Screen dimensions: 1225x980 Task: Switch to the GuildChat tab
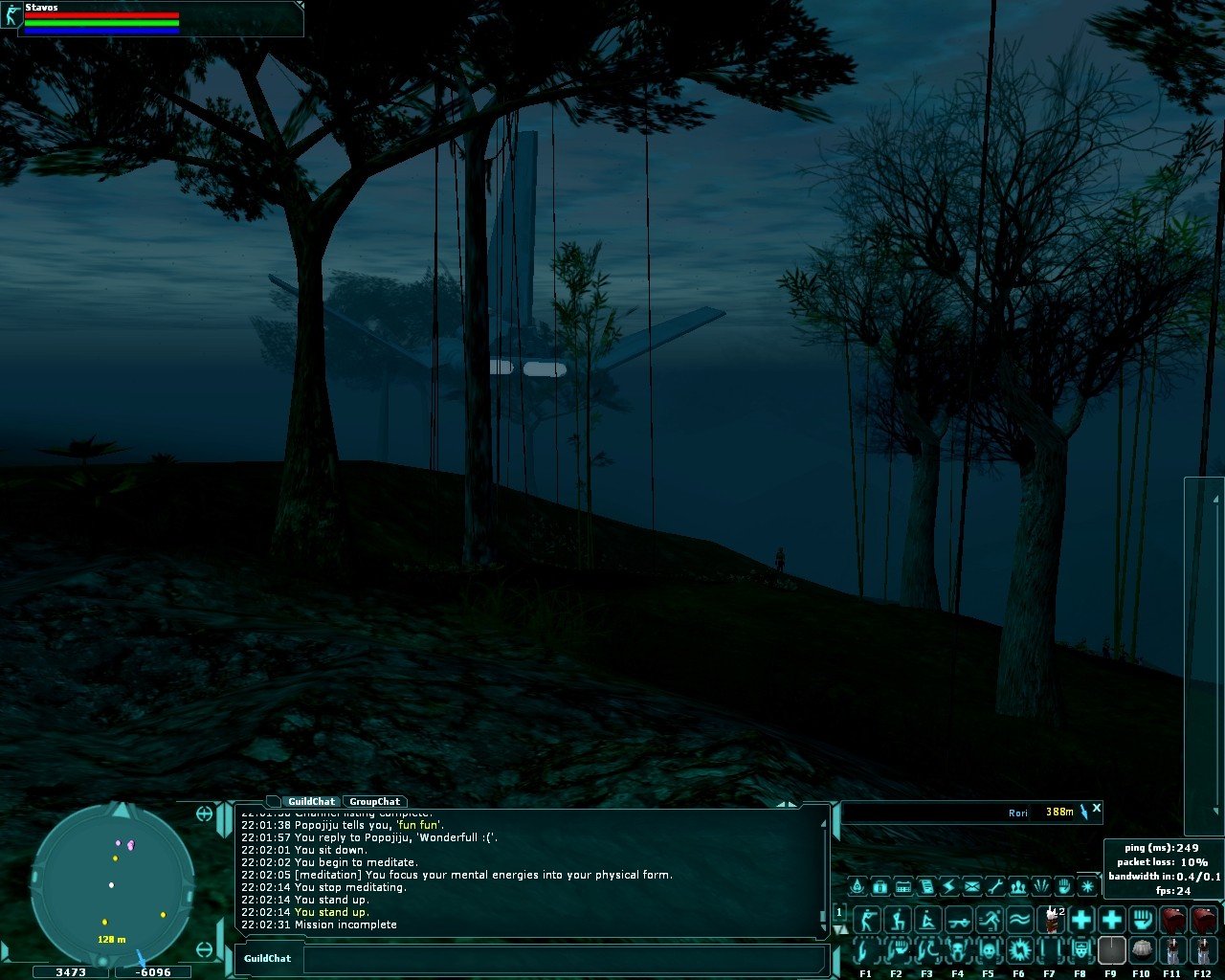311,802
